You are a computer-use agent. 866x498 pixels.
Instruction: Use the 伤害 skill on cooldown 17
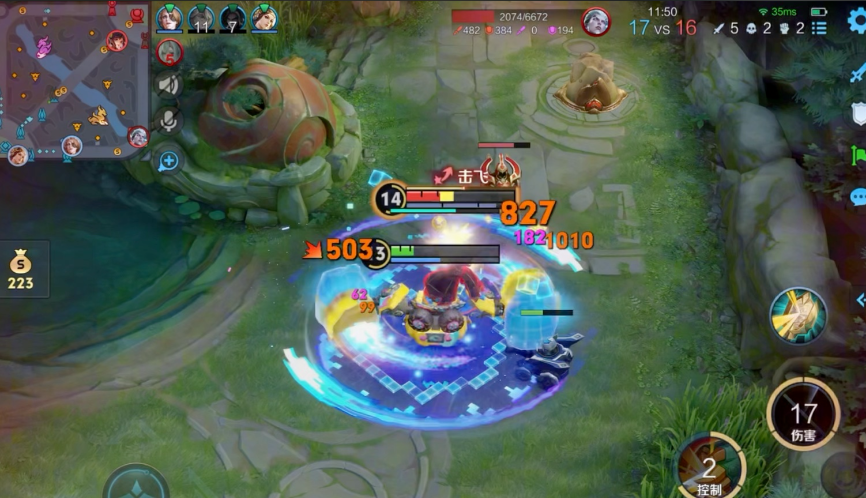(x=803, y=414)
